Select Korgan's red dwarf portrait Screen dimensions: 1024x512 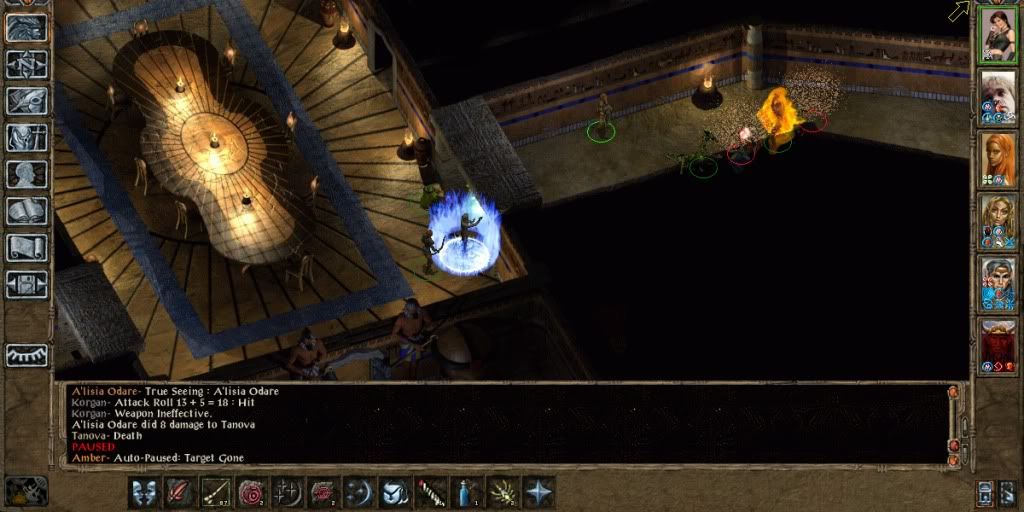tap(997, 345)
